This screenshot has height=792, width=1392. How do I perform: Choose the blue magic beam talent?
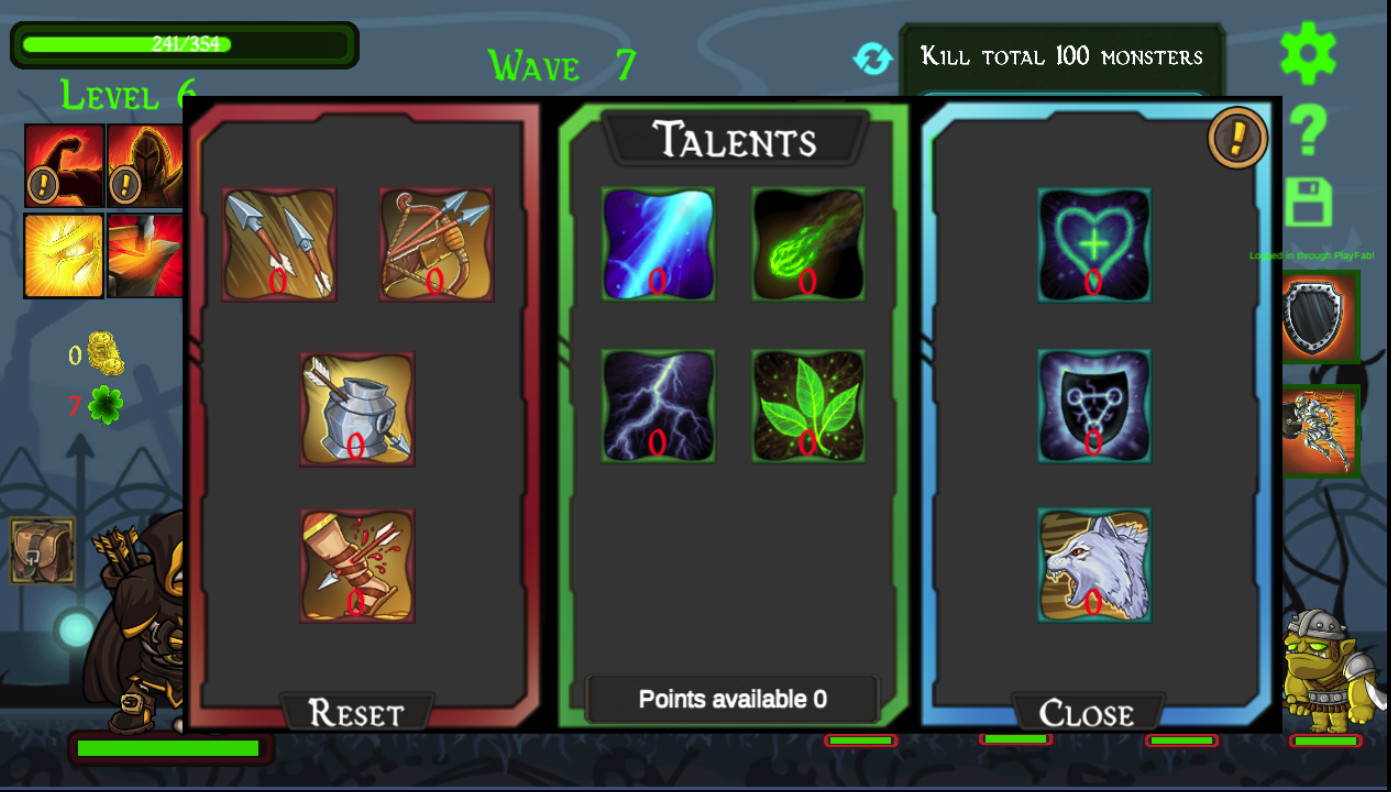657,243
